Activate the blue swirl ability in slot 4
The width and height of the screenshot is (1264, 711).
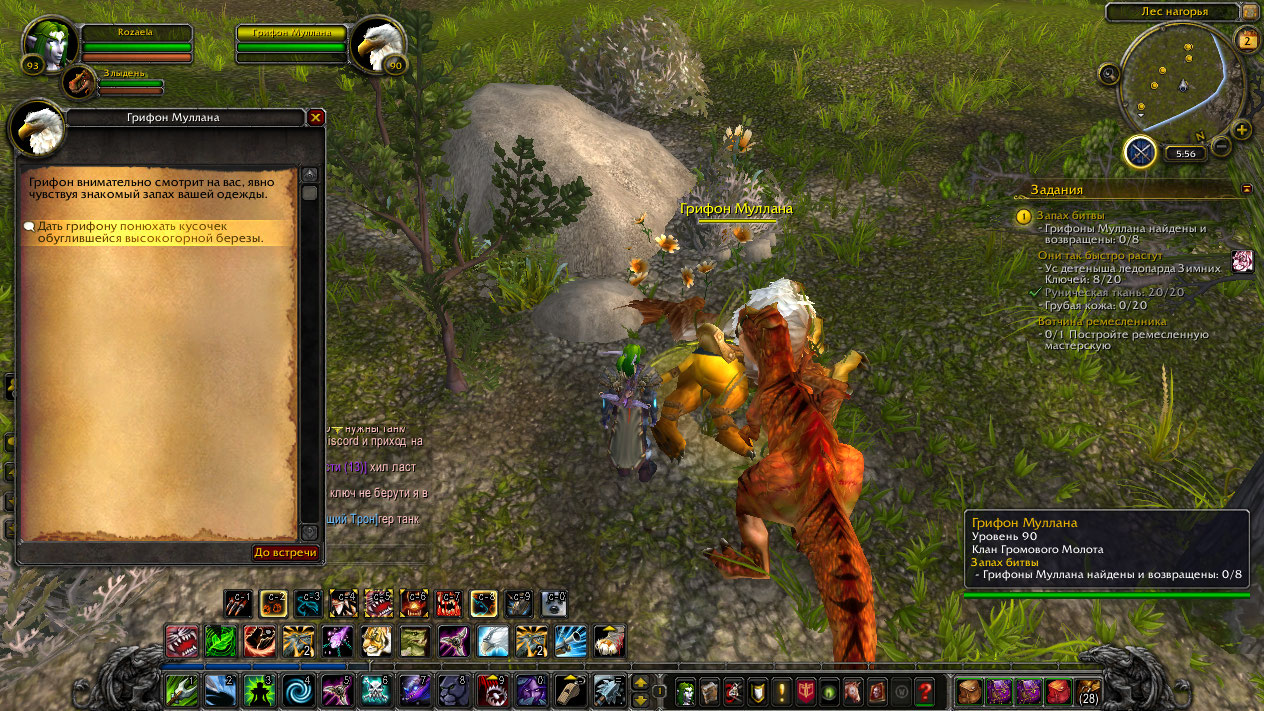(299, 690)
